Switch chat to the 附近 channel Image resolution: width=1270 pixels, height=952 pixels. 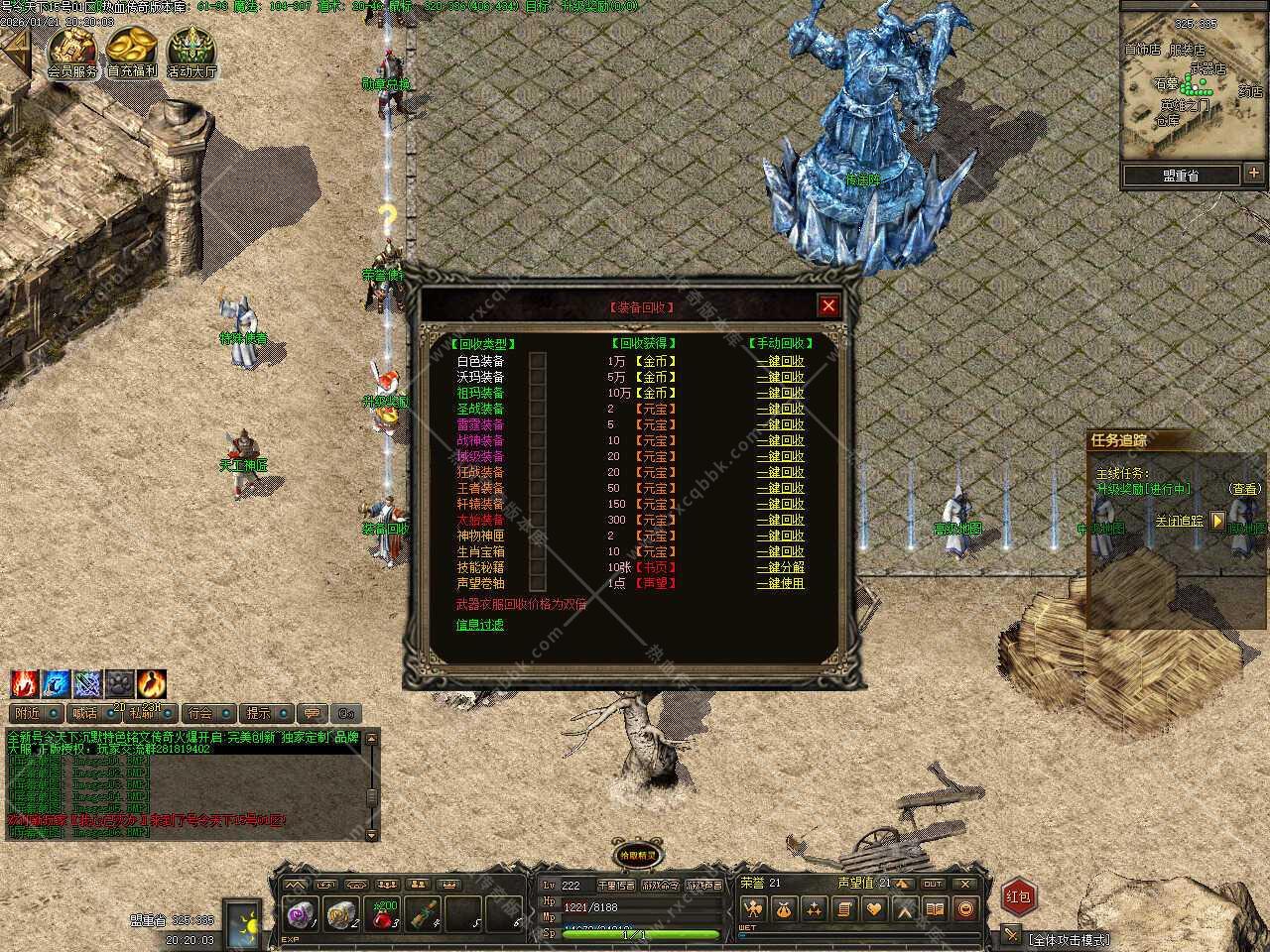[x=28, y=713]
